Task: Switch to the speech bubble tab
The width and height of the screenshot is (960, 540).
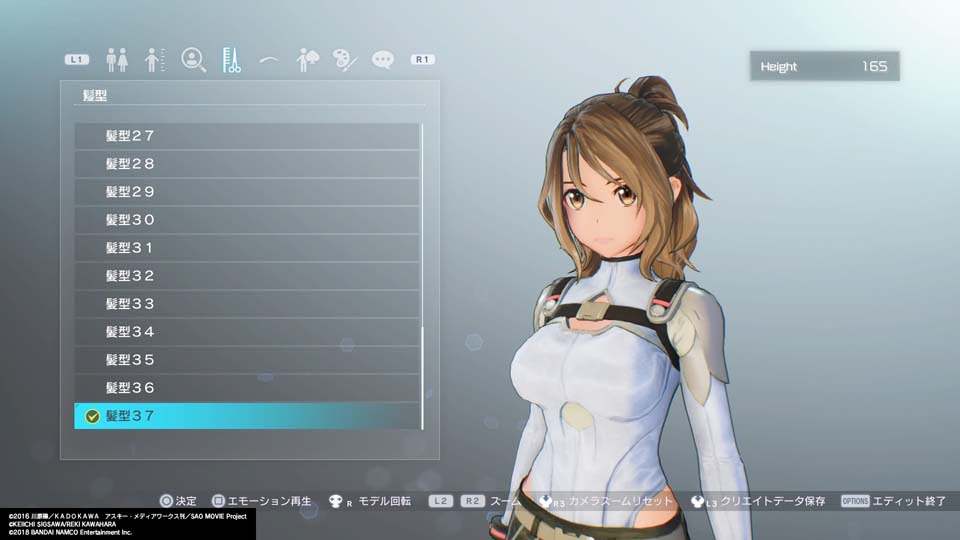Action: pos(383,60)
